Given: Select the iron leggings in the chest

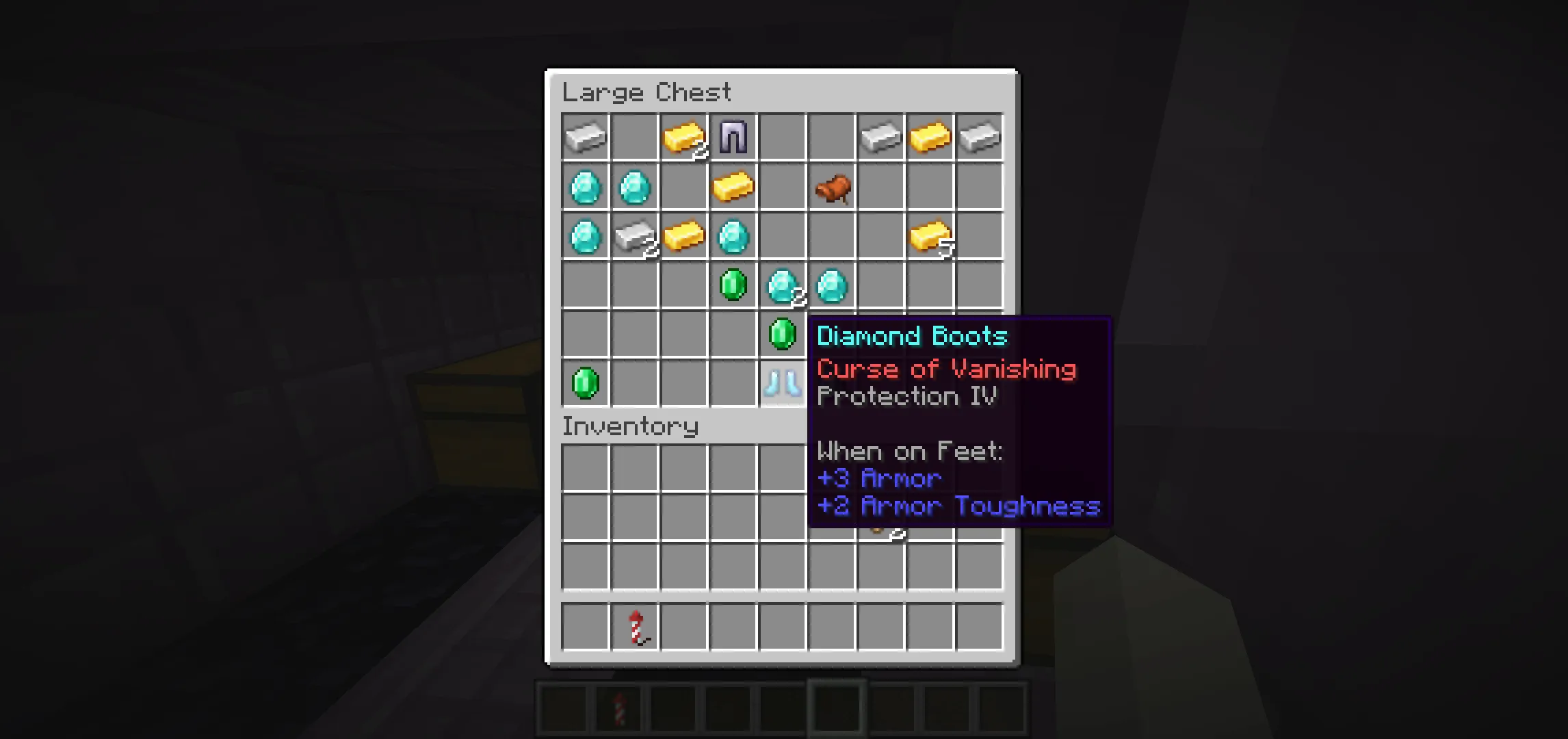Looking at the screenshot, I should click(x=733, y=137).
